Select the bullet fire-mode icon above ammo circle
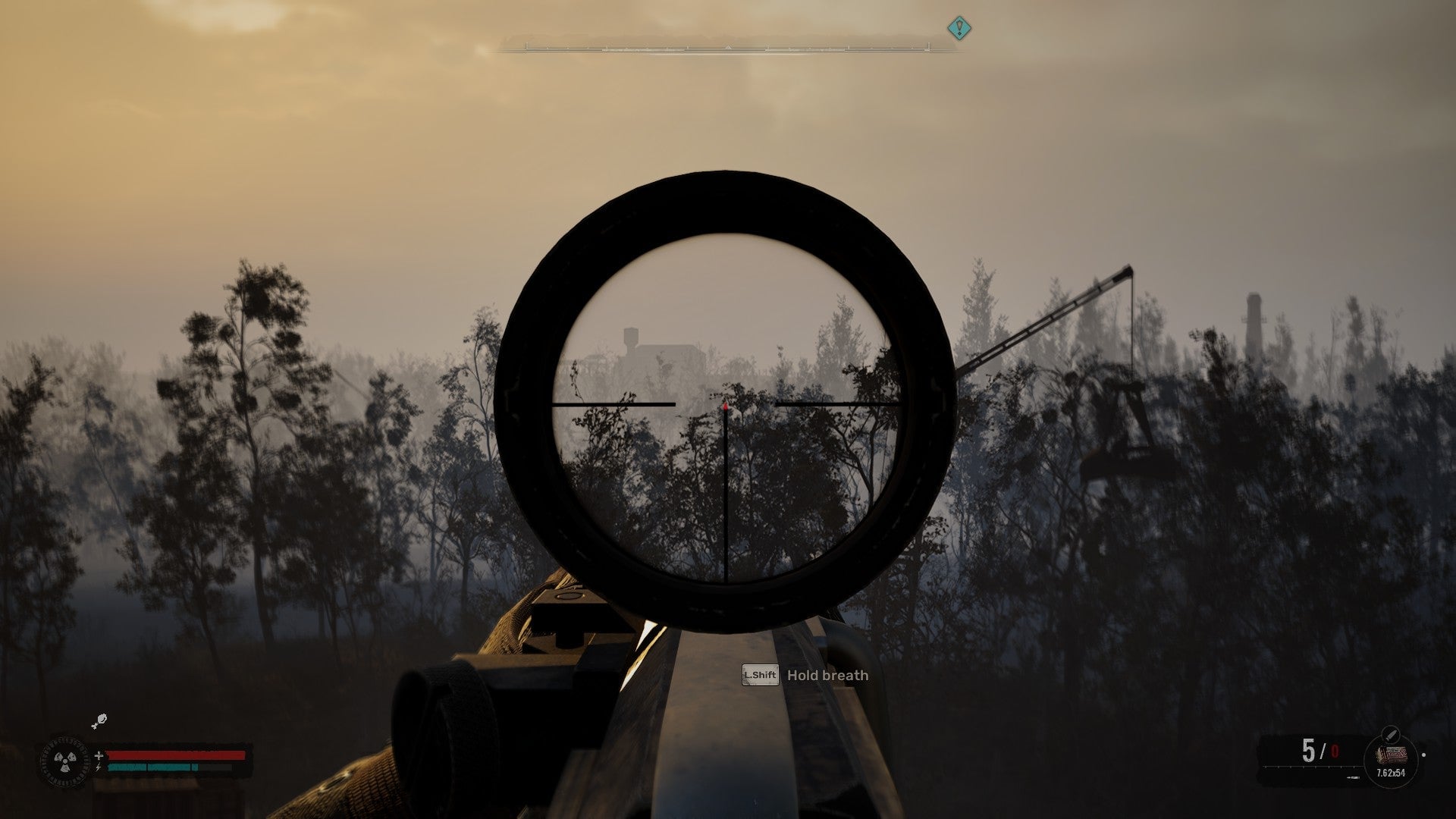This screenshot has width=1456, height=819. click(x=1391, y=734)
